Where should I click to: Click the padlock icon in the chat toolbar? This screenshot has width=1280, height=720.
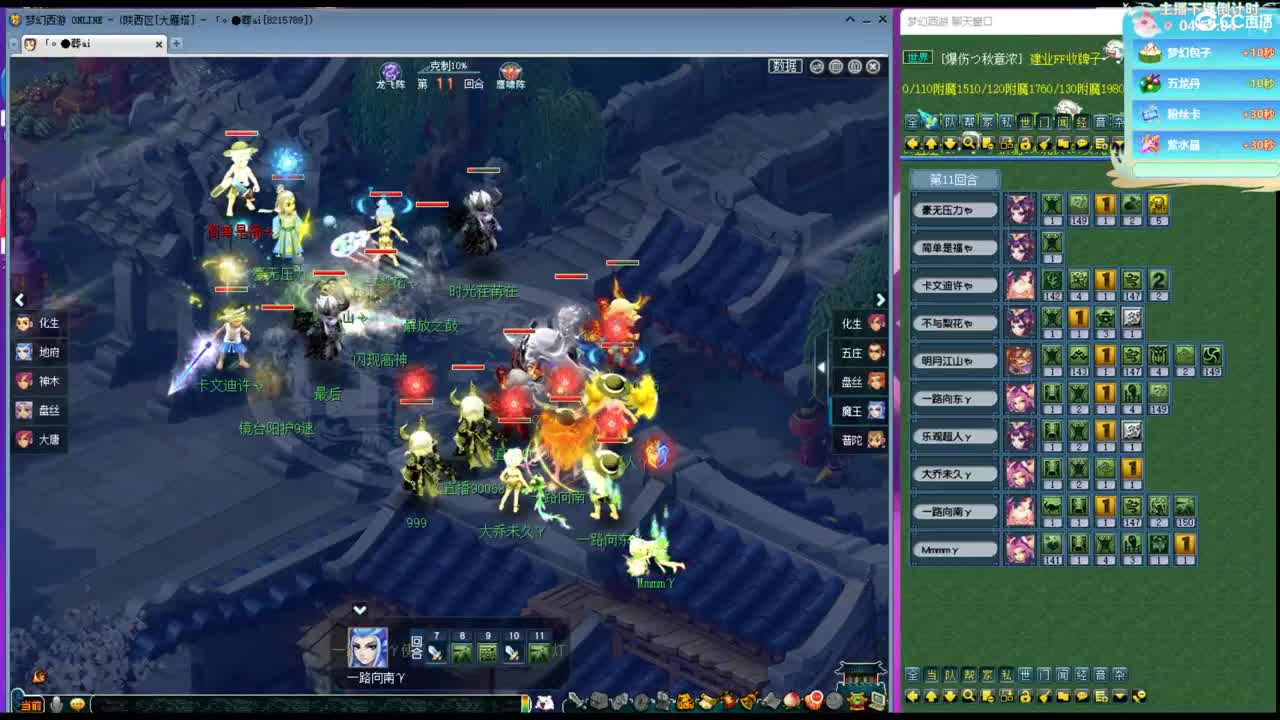point(1026,144)
